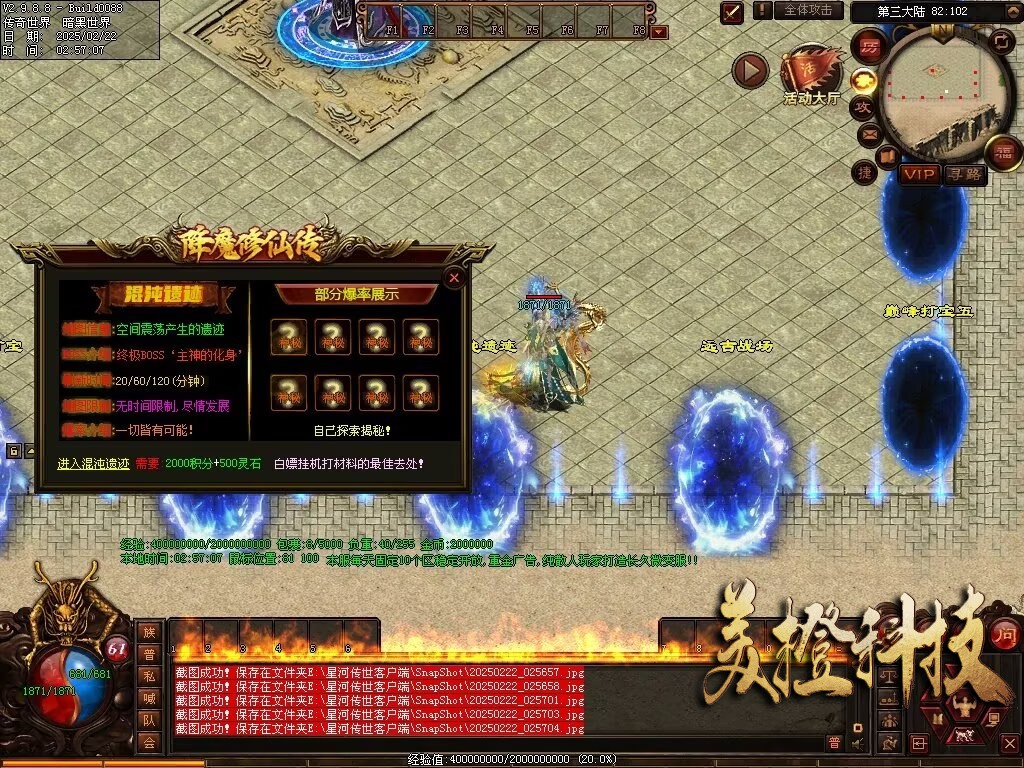
Task: Open the VIP panel
Action: click(918, 175)
